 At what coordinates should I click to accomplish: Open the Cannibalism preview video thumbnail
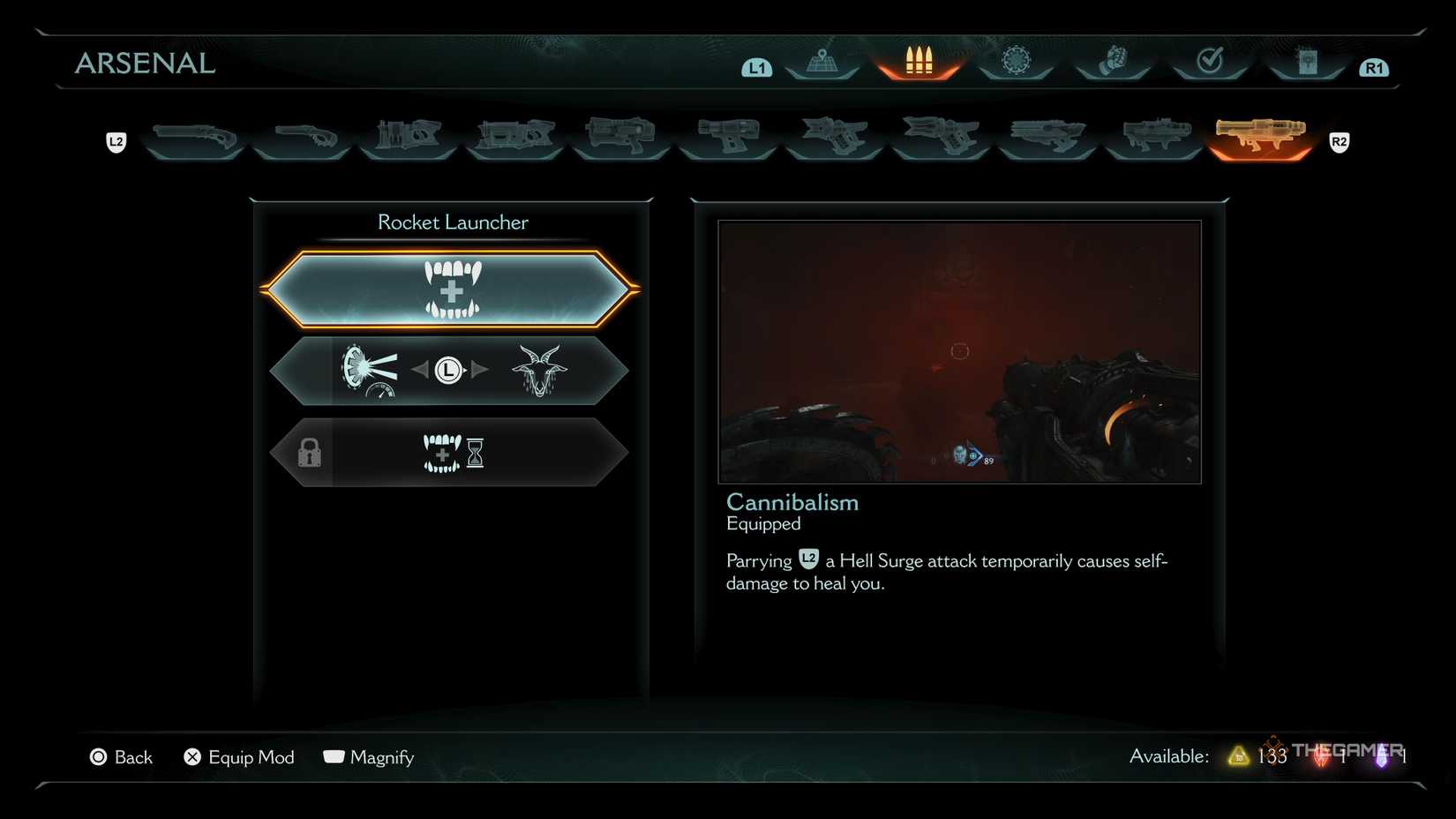click(959, 351)
